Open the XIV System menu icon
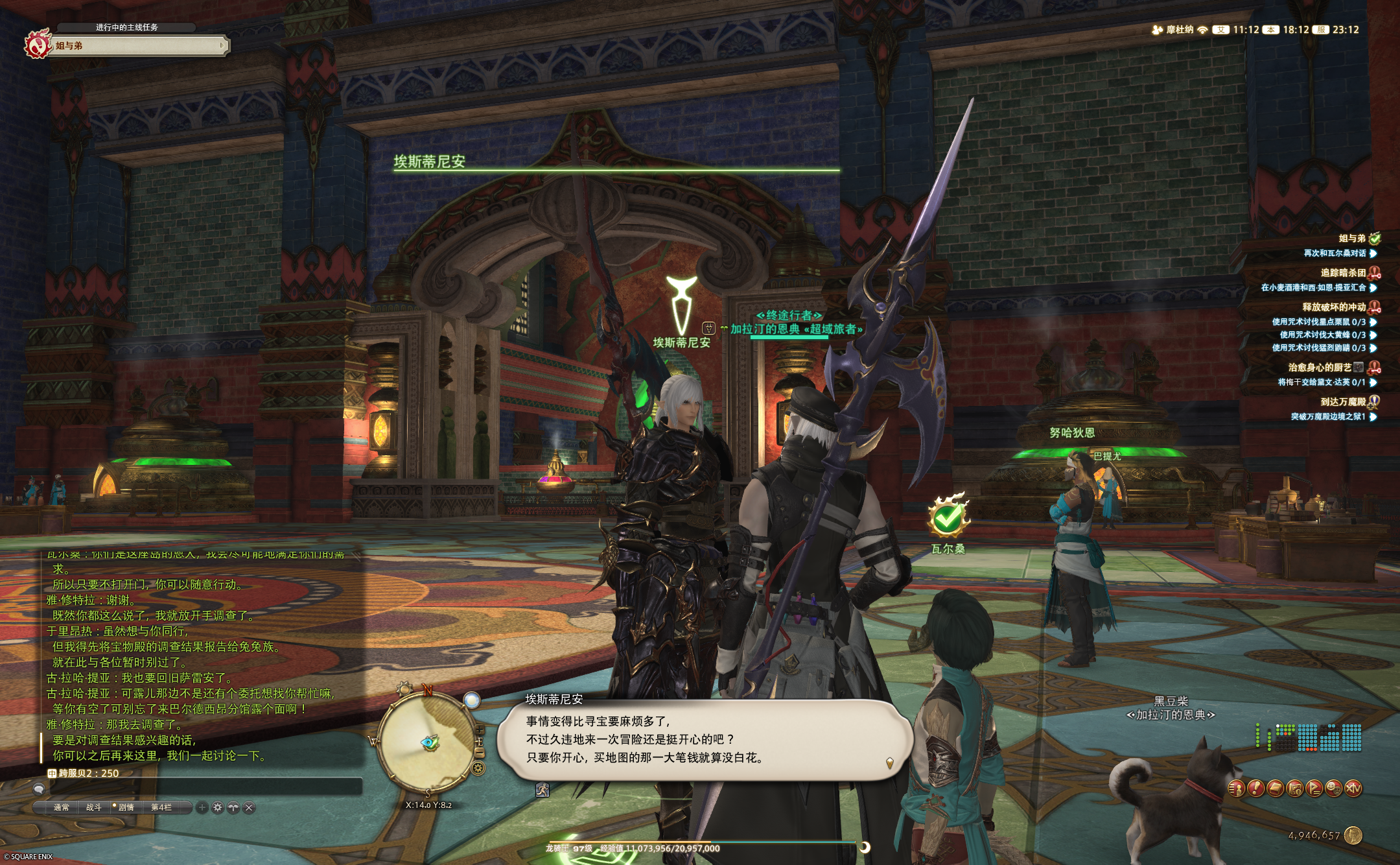 click(x=1353, y=788)
